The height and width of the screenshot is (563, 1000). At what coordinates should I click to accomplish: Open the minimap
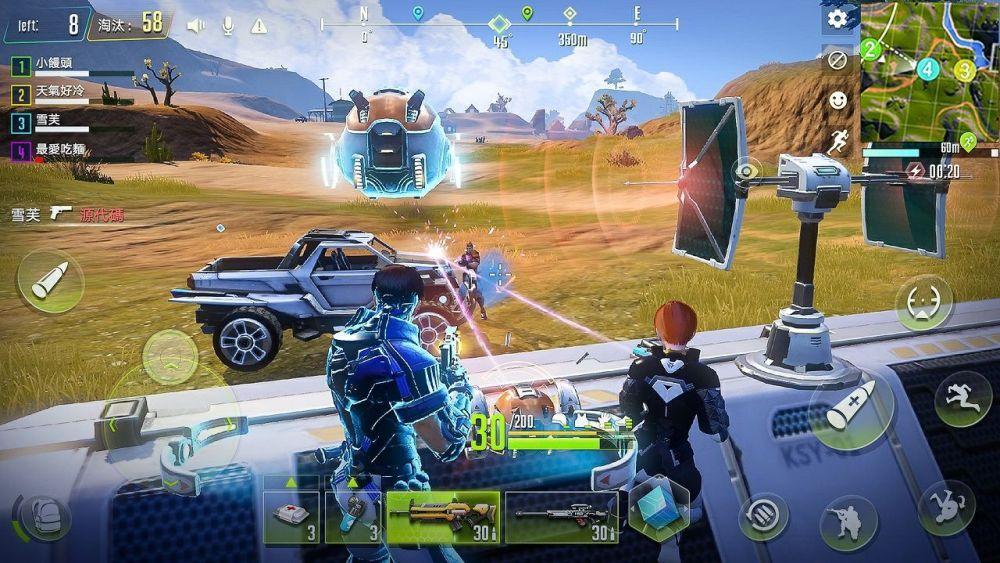click(929, 70)
